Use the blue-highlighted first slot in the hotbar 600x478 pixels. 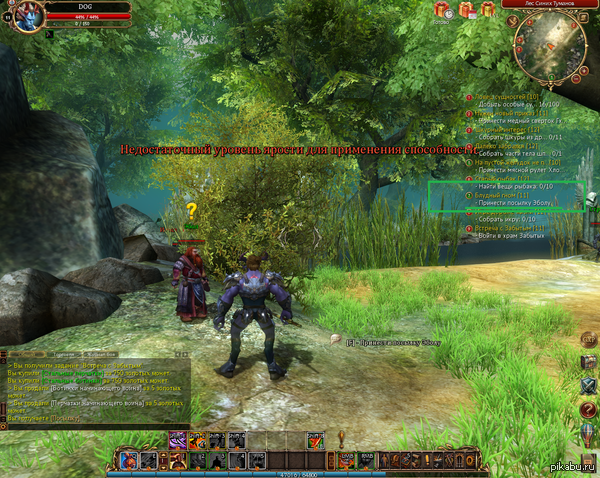128,460
